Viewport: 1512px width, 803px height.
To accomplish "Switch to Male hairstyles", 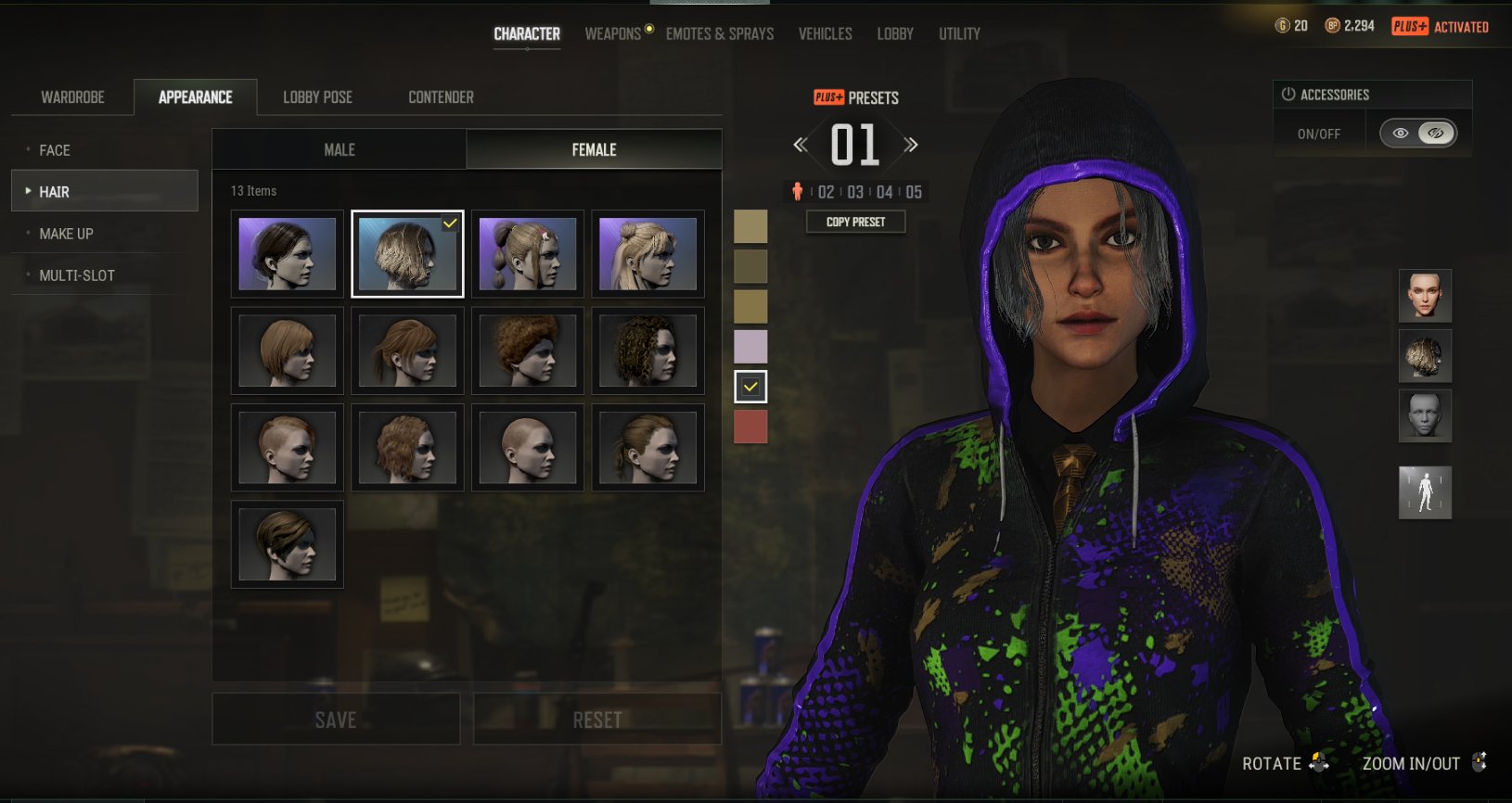I will [340, 150].
